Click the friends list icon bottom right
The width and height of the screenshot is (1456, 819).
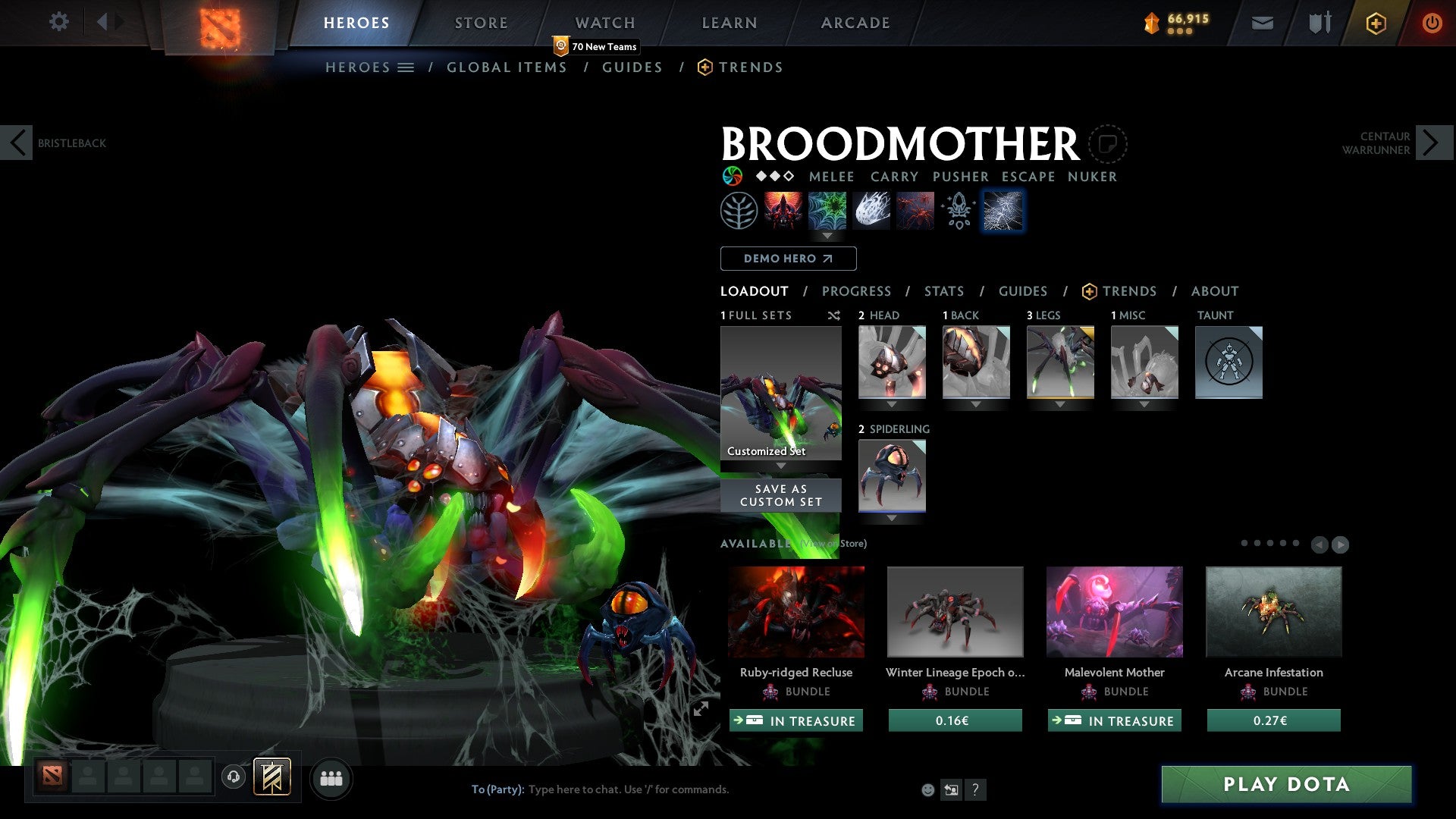tap(331, 778)
